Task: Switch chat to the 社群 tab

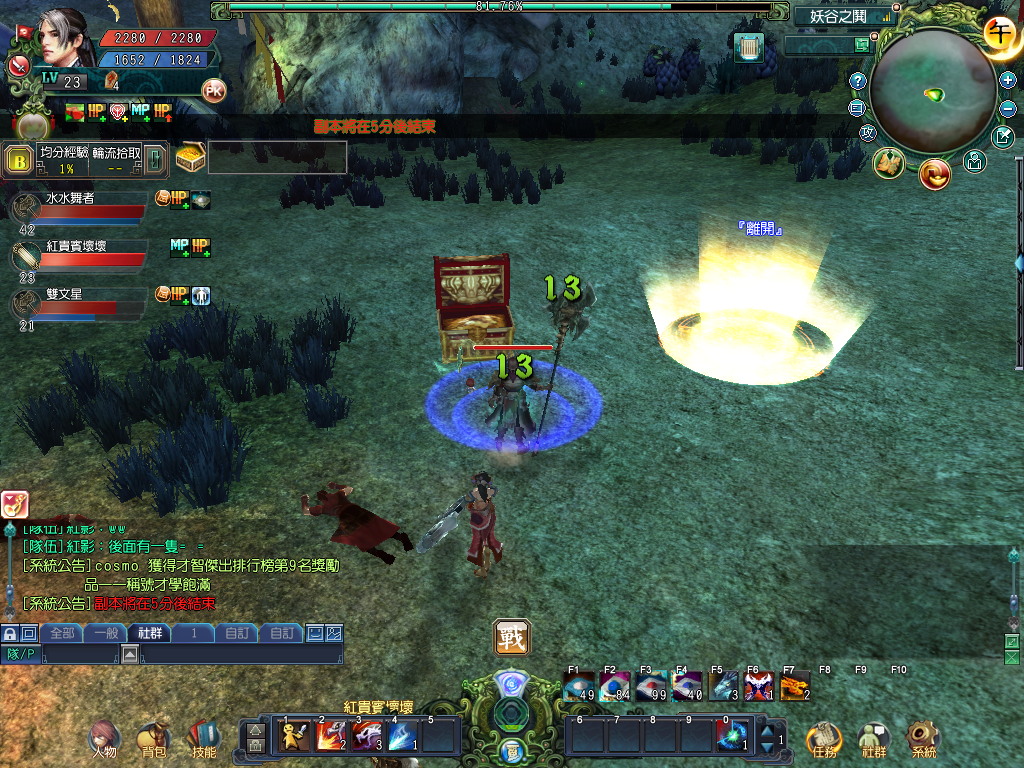Action: pos(150,633)
